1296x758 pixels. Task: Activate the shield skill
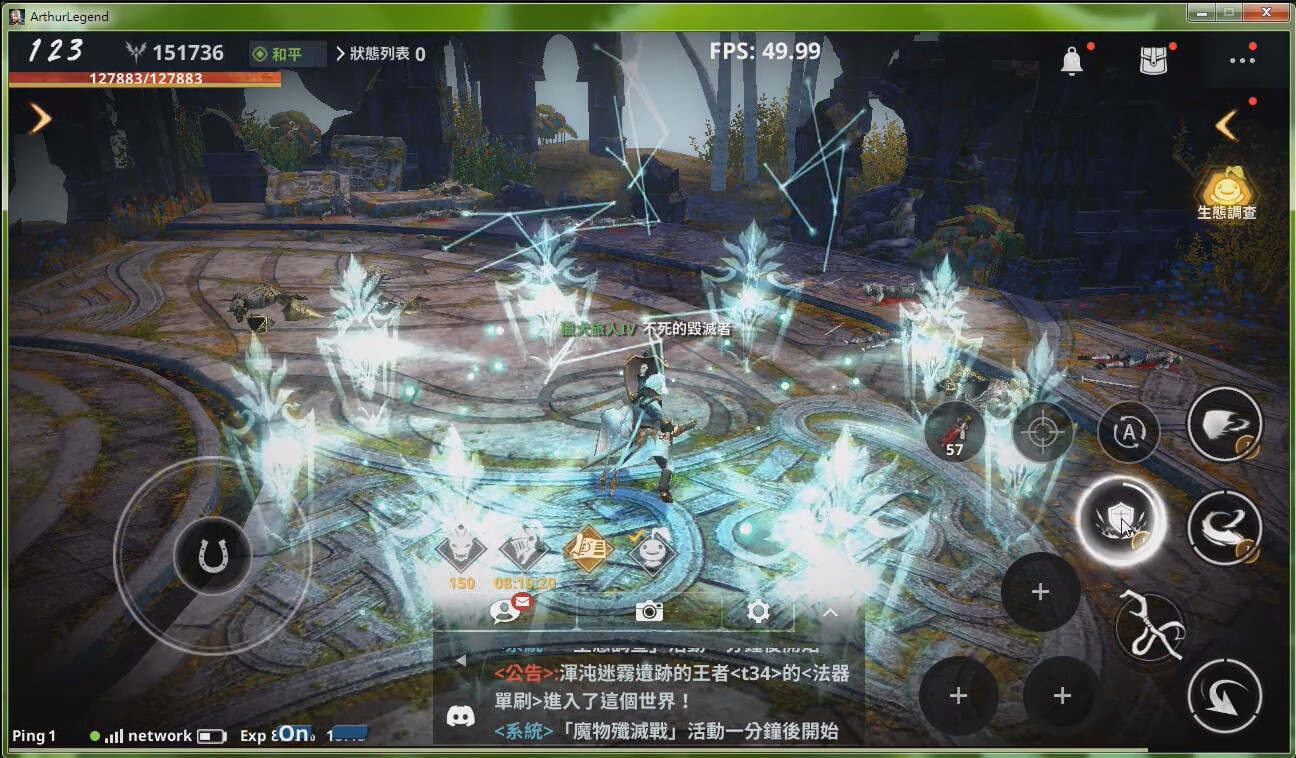coord(1118,521)
